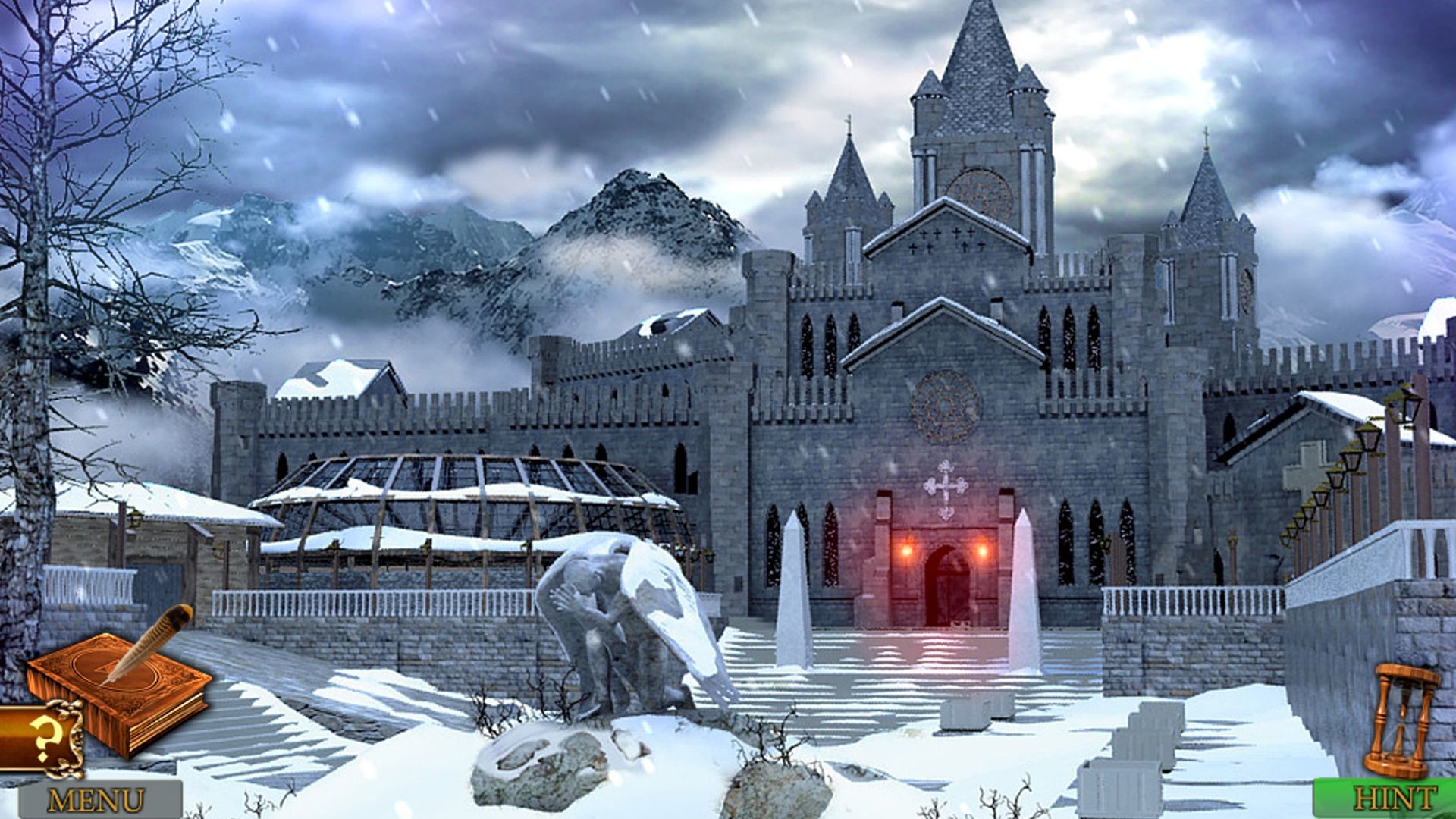This screenshot has height=819, width=1456.
Task: Open the Menu
Action: 95,796
